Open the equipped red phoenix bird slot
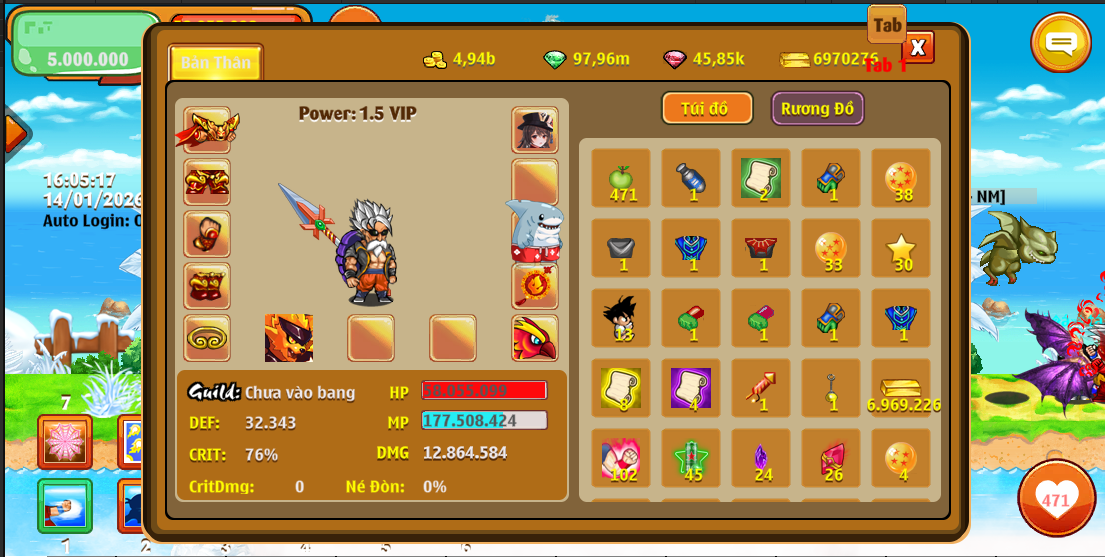 (535, 338)
